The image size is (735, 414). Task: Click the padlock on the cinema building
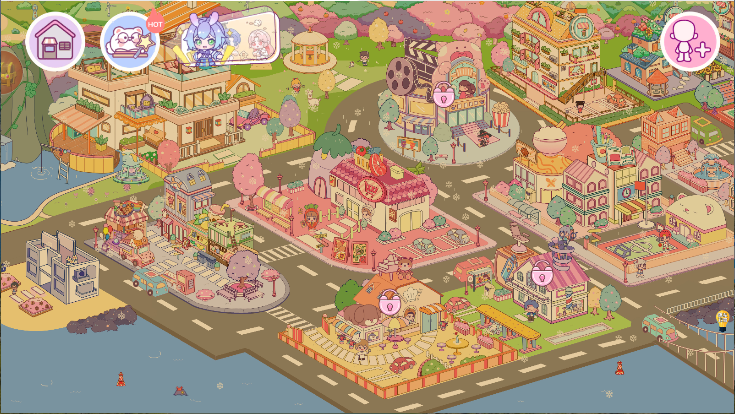tap(442, 95)
